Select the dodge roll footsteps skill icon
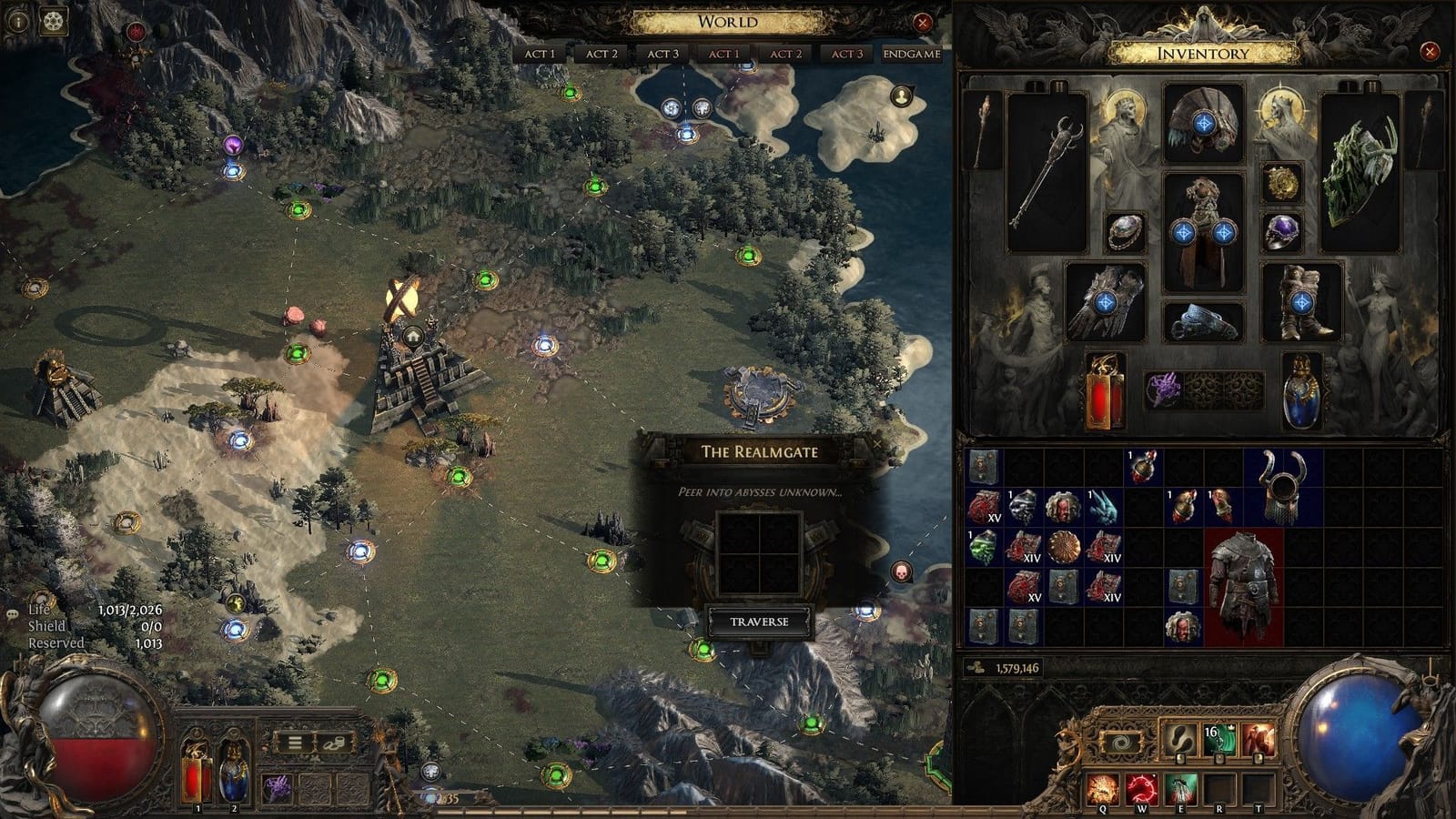 coord(1179,739)
